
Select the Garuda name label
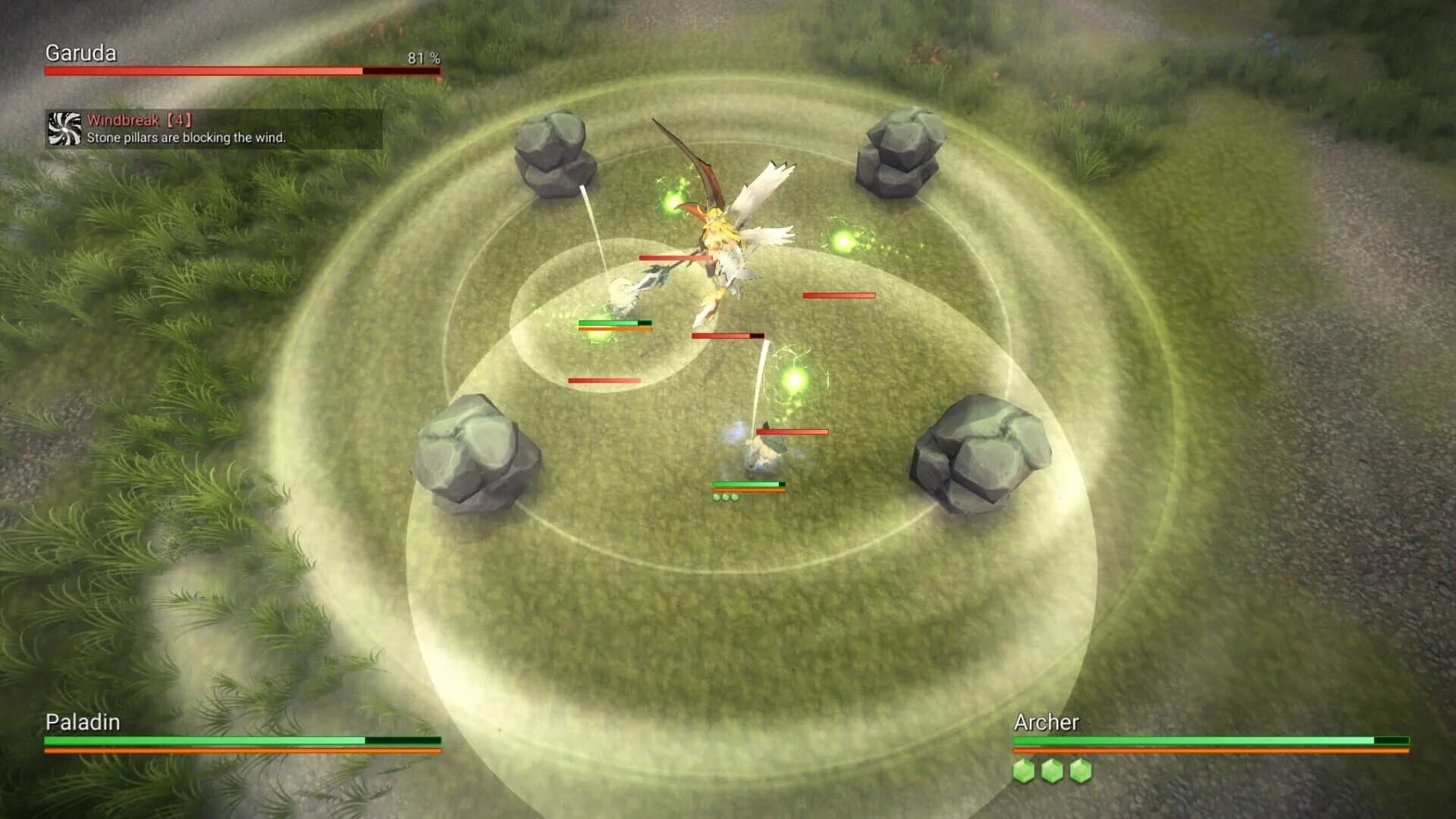tap(80, 53)
